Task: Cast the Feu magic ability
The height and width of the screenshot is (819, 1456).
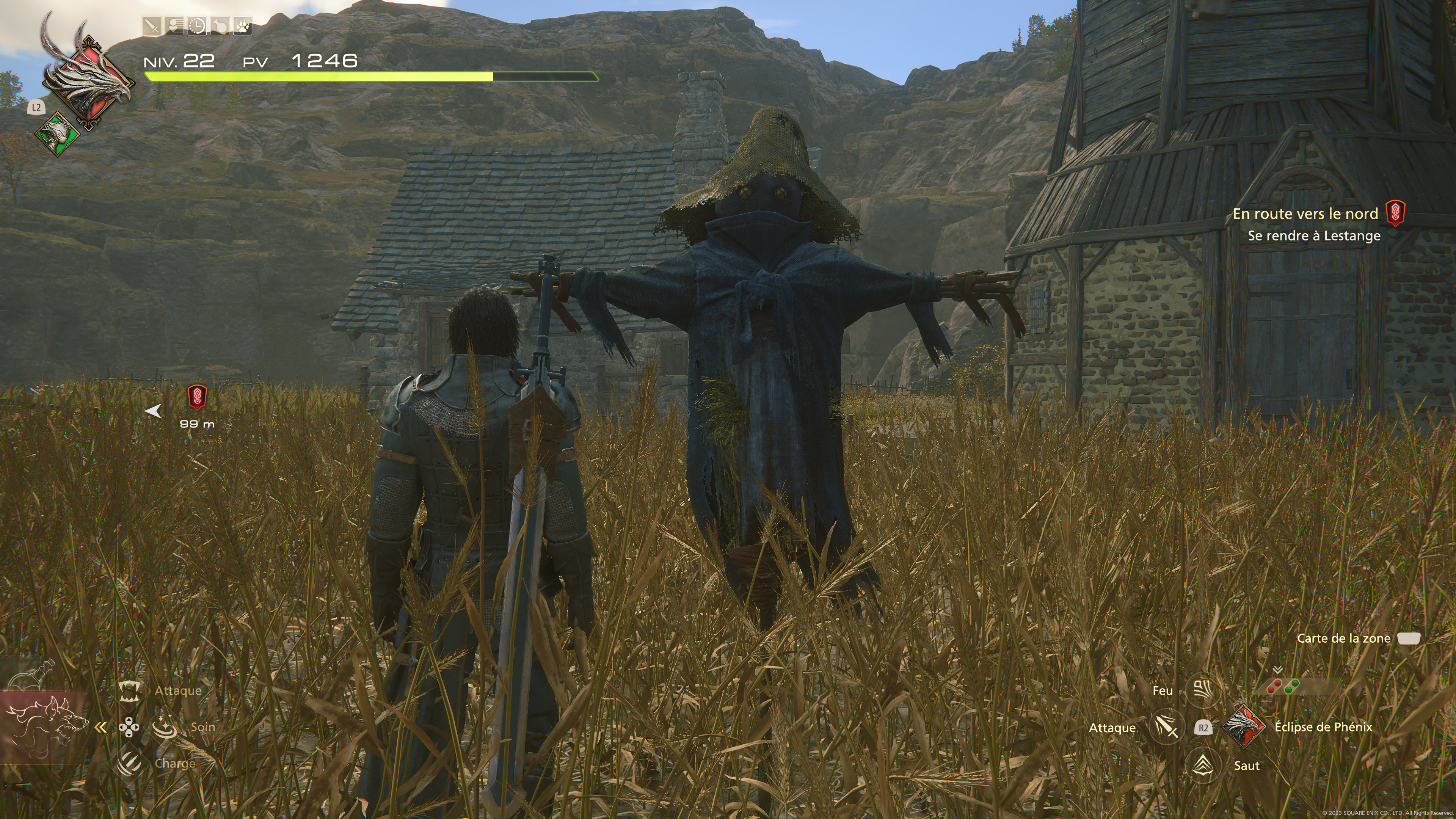Action: 1202,690
